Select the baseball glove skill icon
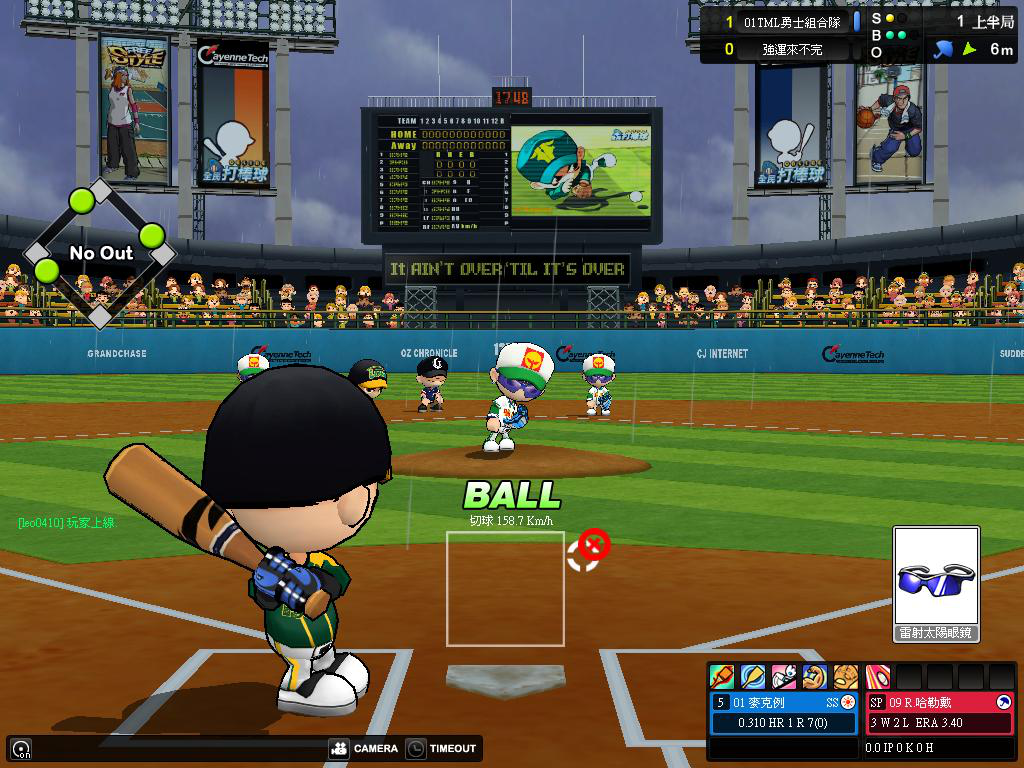Screen dimensions: 1024x768 [845, 677]
